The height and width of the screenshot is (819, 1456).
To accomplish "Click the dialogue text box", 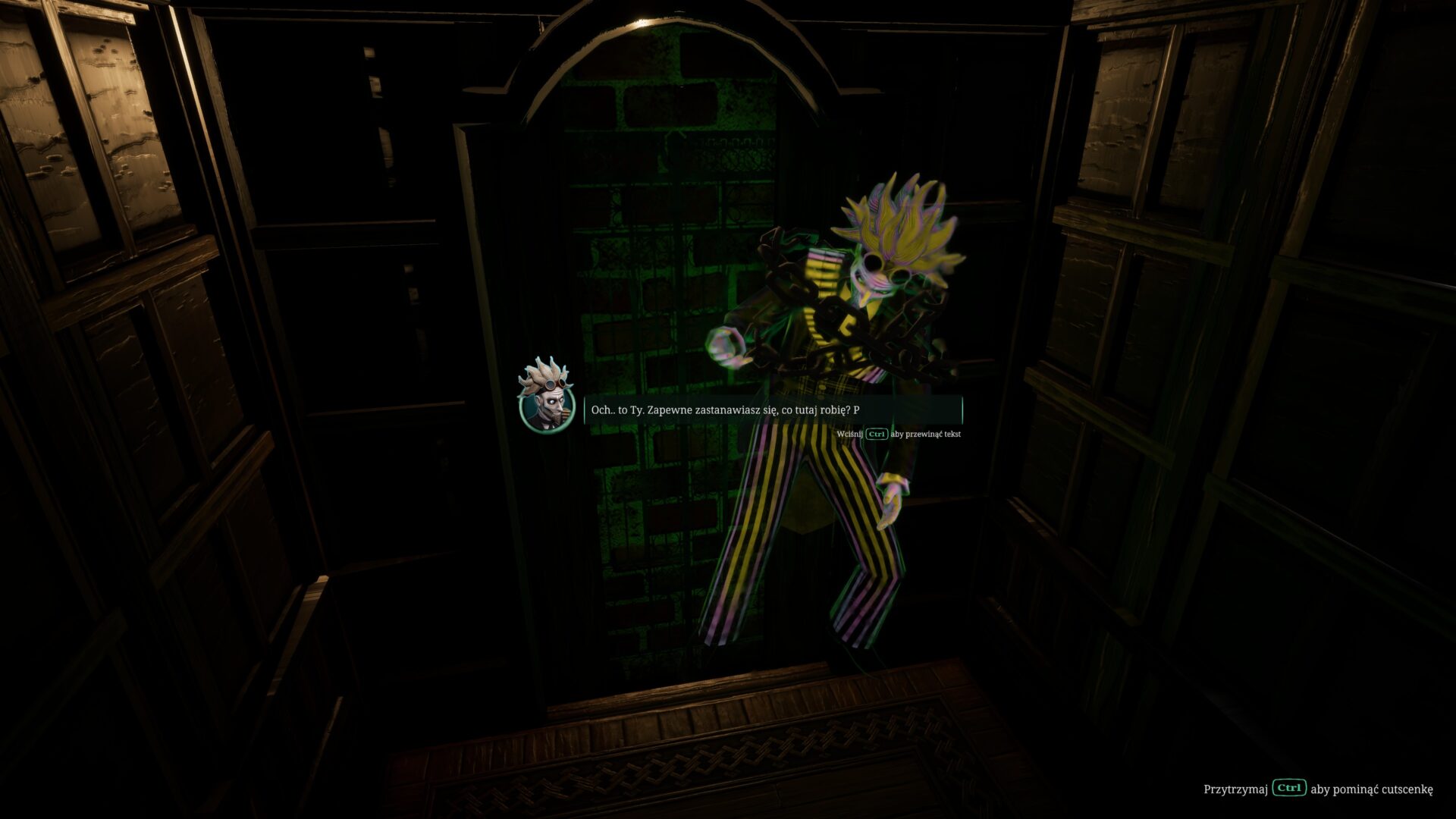I will tap(773, 410).
